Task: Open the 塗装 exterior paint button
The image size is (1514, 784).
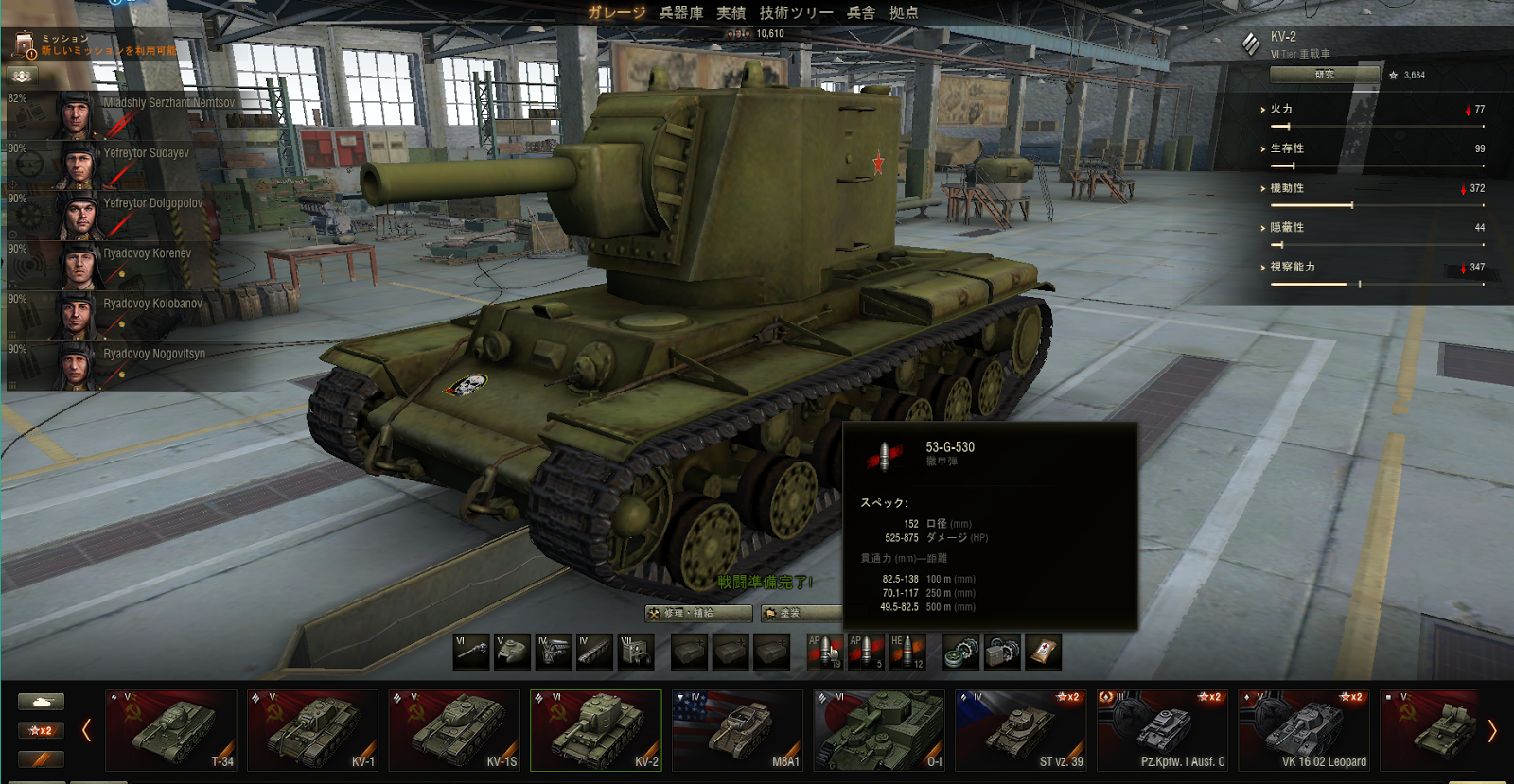Action: pyautogui.click(x=801, y=613)
